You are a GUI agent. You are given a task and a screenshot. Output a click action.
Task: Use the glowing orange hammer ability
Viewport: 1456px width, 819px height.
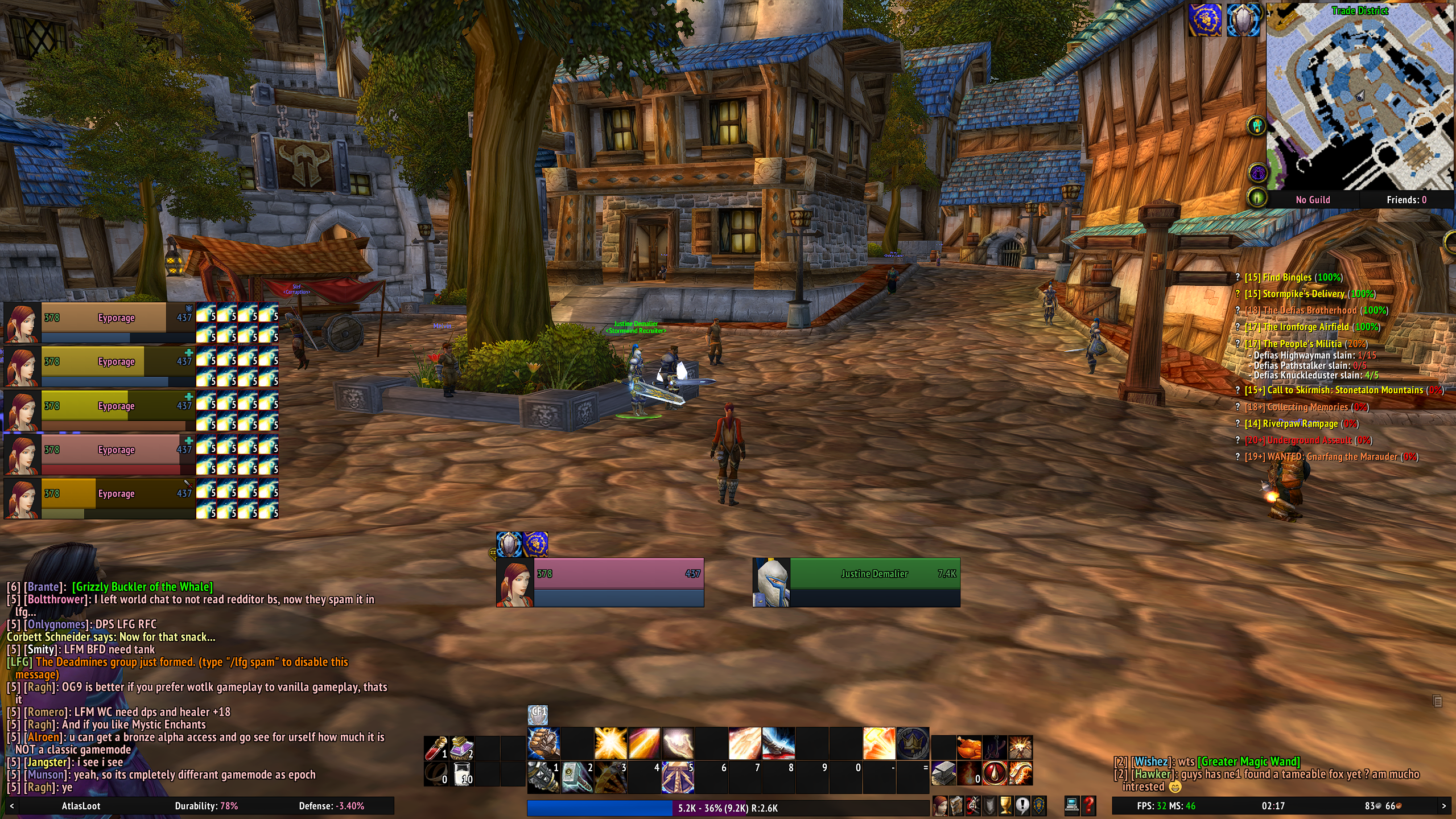878,743
